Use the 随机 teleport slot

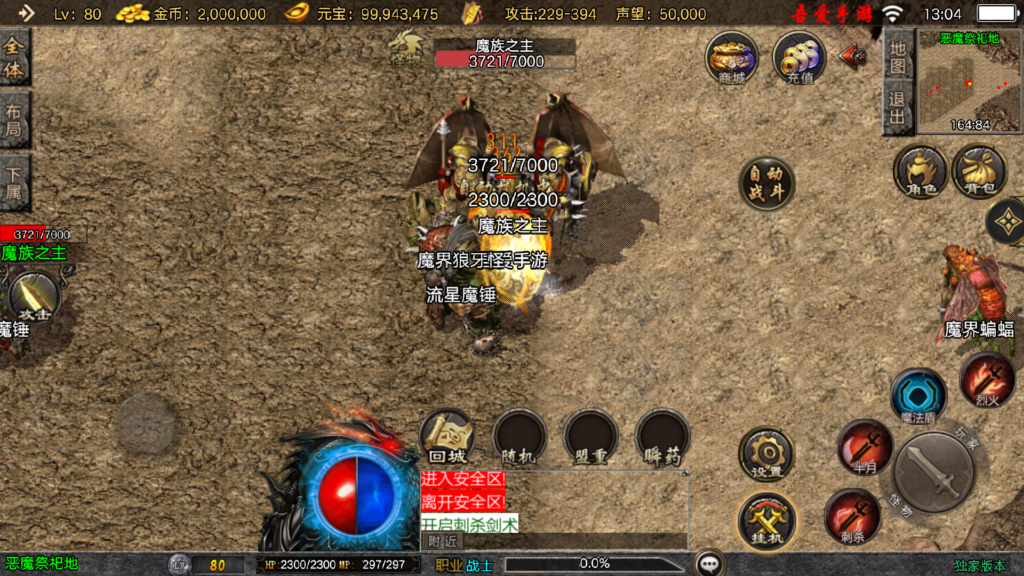click(519, 438)
